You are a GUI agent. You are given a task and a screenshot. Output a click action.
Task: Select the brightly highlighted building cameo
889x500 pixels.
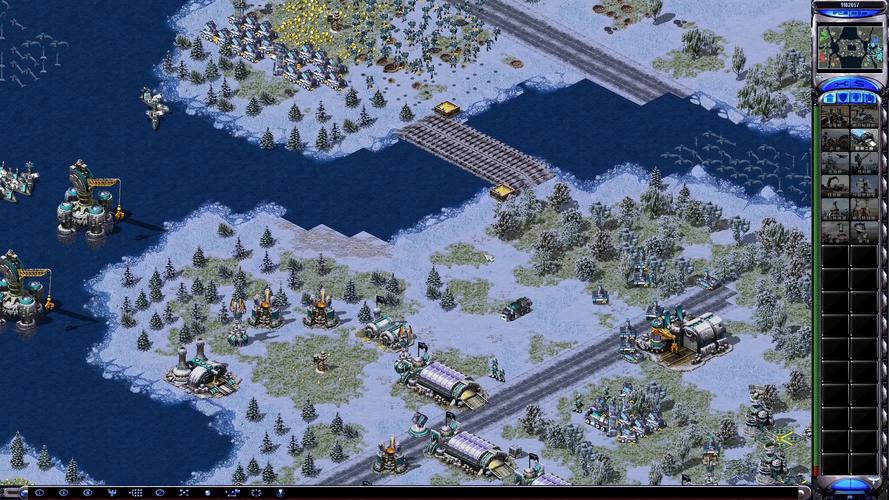pos(864,140)
